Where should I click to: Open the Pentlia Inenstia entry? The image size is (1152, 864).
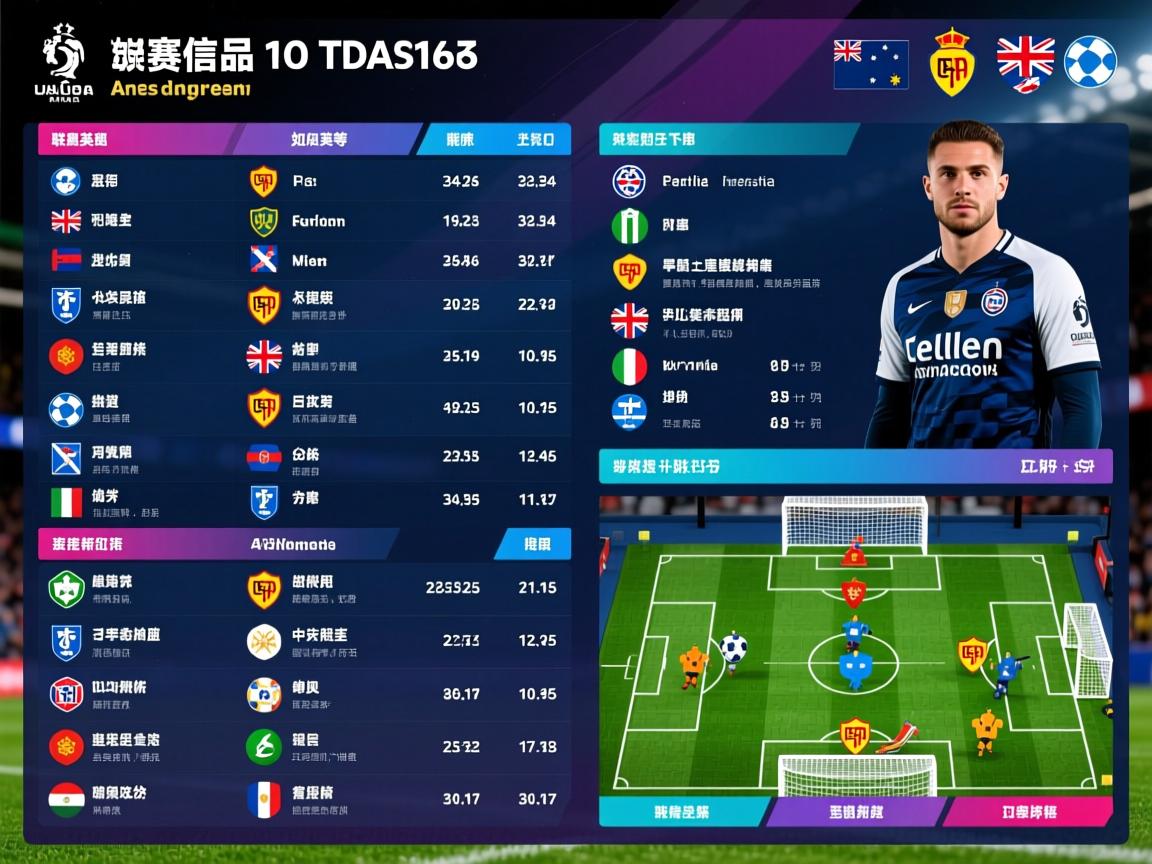pos(717,181)
